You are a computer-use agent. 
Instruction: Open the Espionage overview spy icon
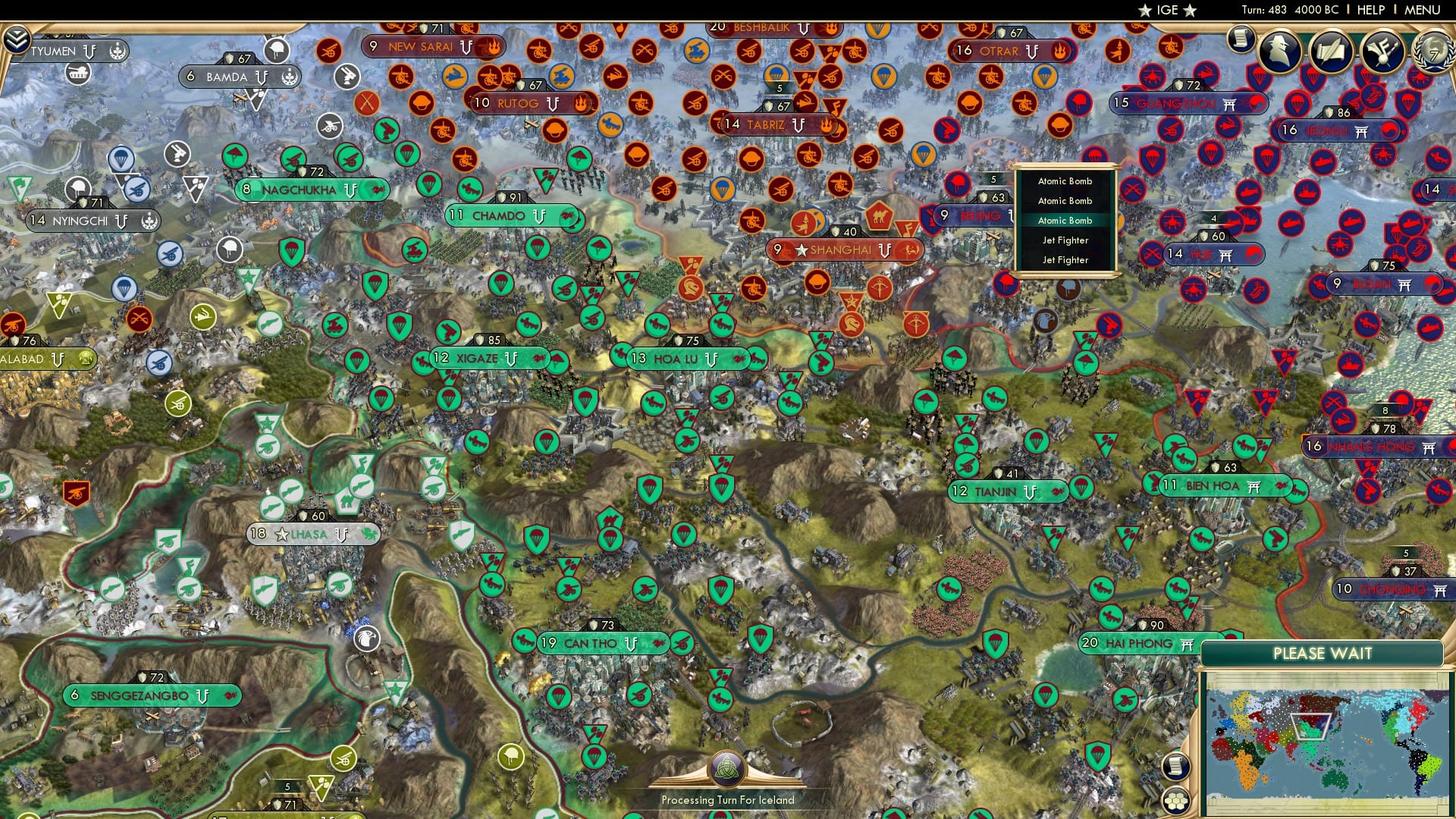(x=1279, y=51)
